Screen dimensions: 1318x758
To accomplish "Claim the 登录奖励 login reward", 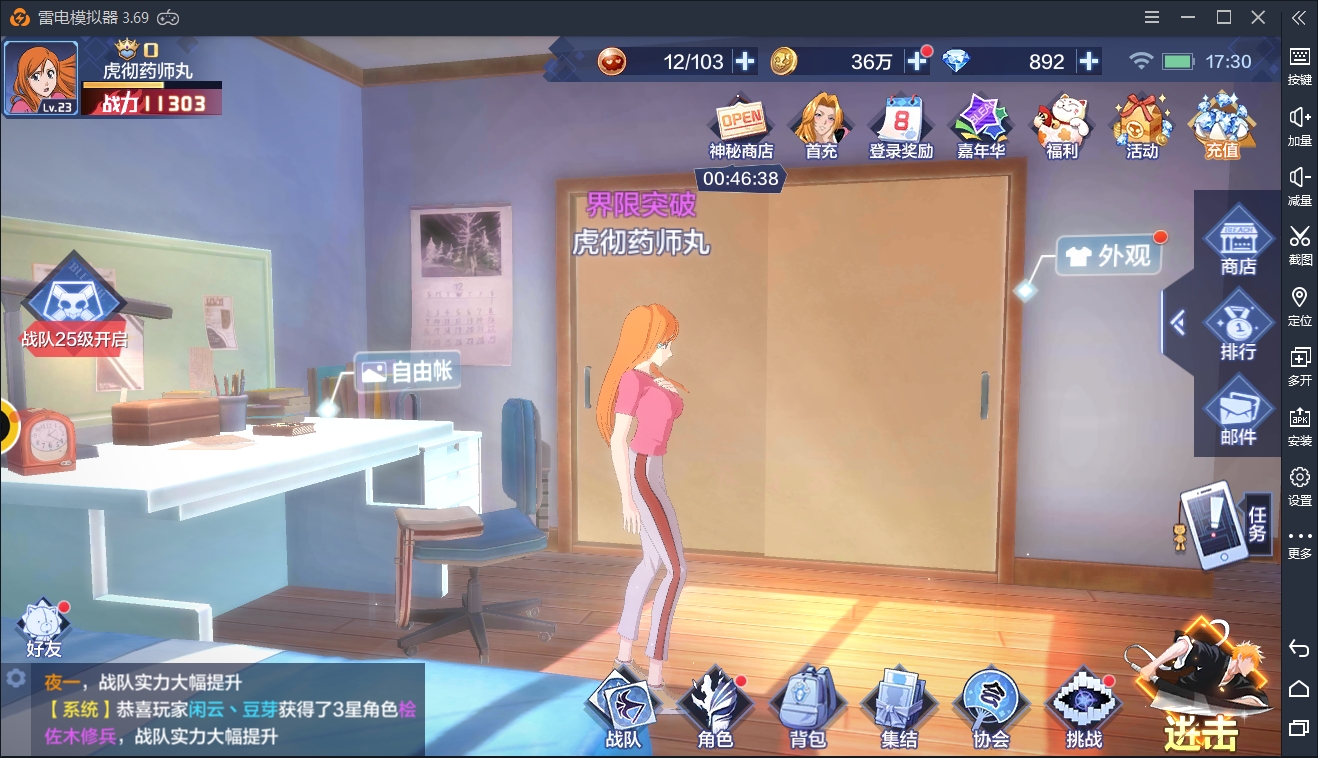I will coord(900,126).
